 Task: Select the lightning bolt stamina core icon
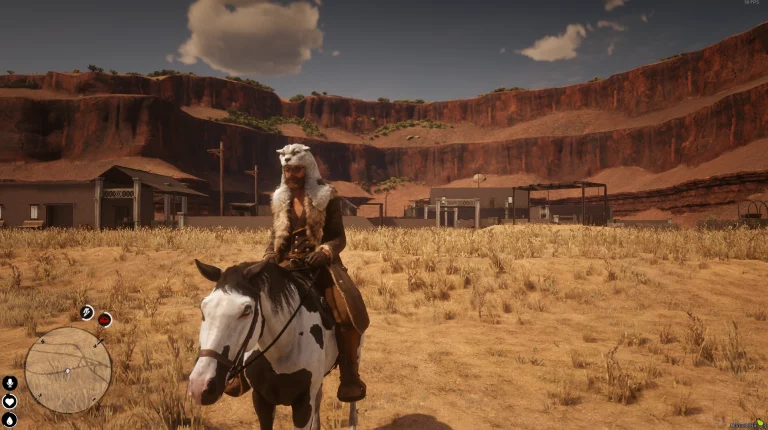pos(87,313)
